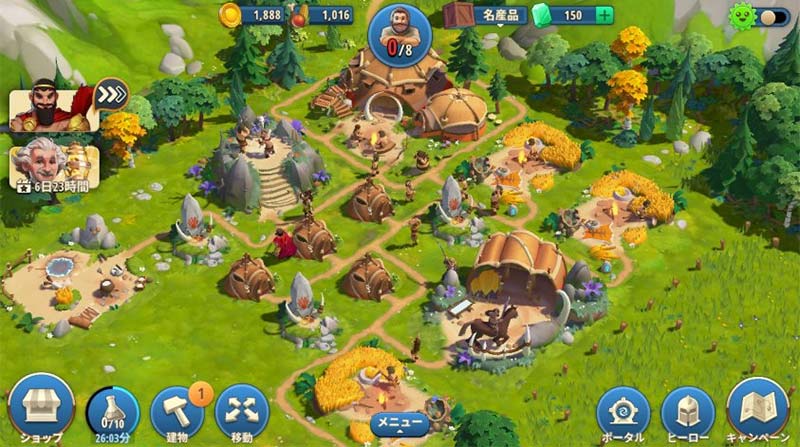
Task: Tap the food resource counter
Action: click(325, 15)
